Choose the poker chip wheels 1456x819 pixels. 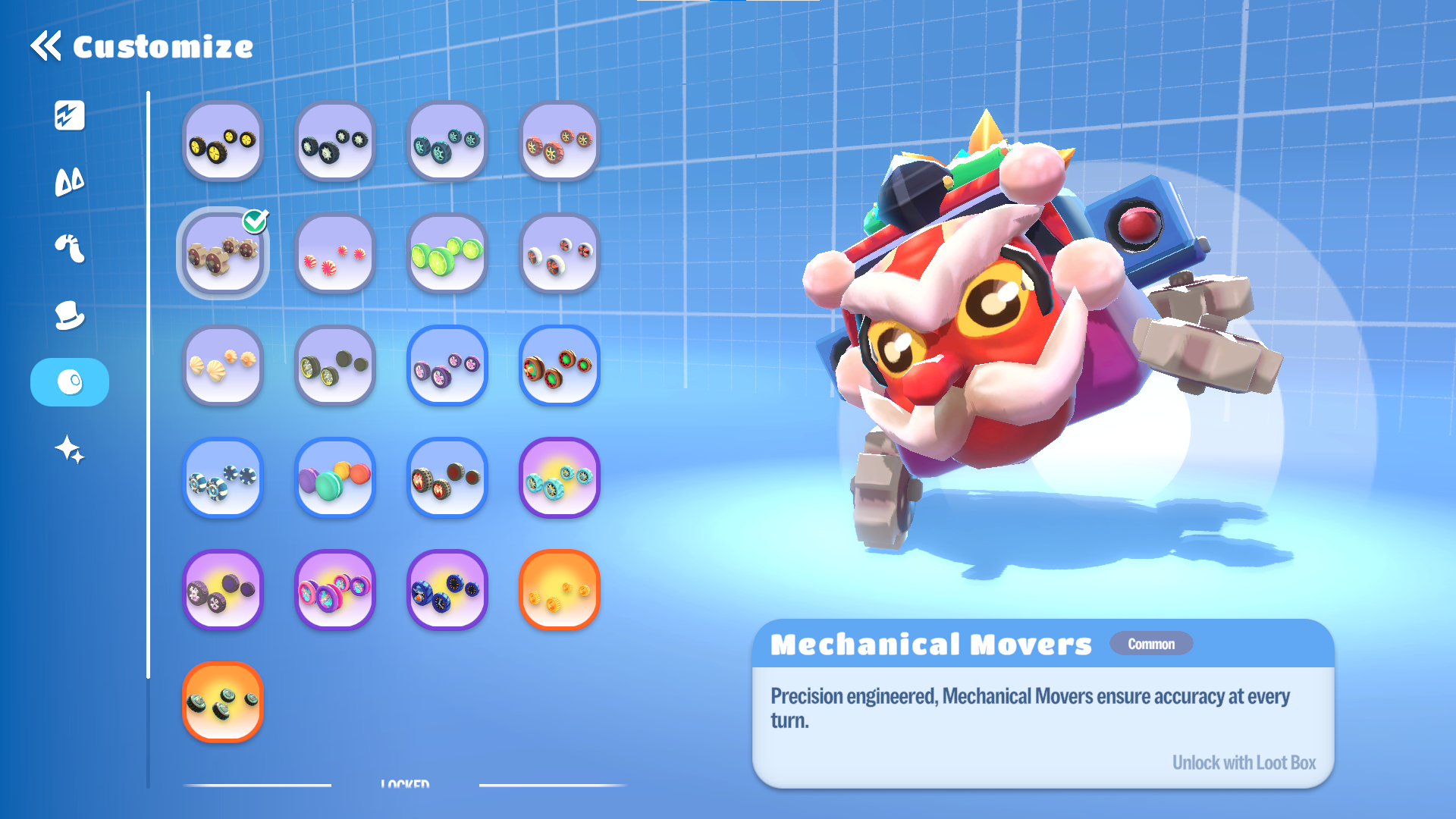click(x=223, y=479)
